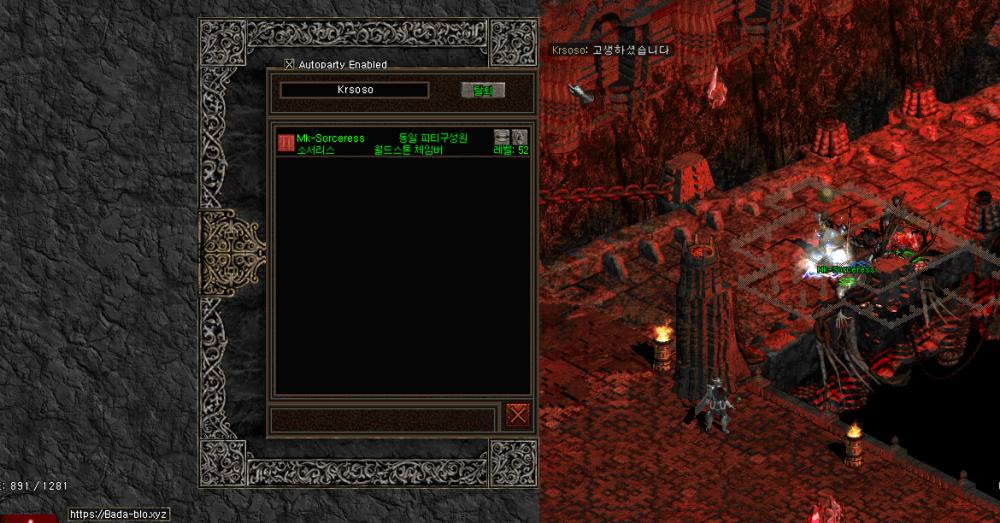Toggle the Autoparty Enabled checkbox

pos(290,65)
